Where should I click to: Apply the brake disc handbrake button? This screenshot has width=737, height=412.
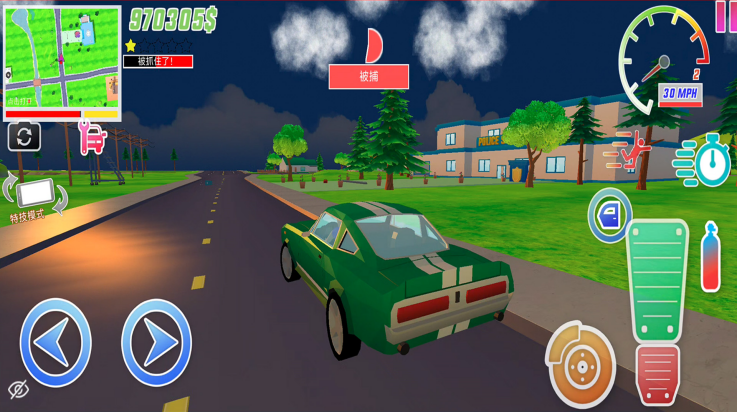580,366
